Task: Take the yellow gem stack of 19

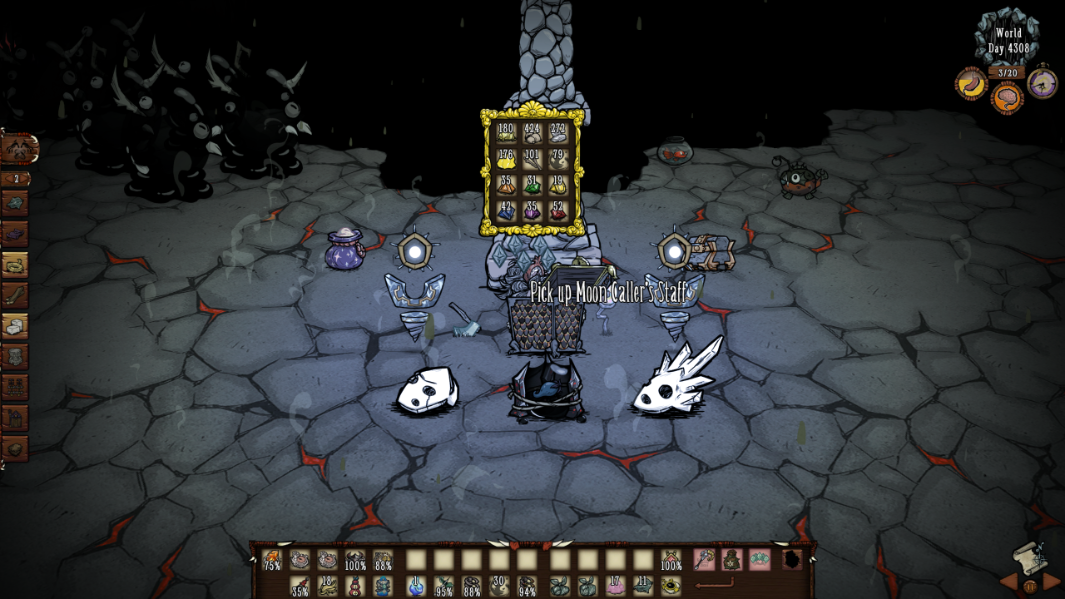Action: pyautogui.click(x=558, y=186)
